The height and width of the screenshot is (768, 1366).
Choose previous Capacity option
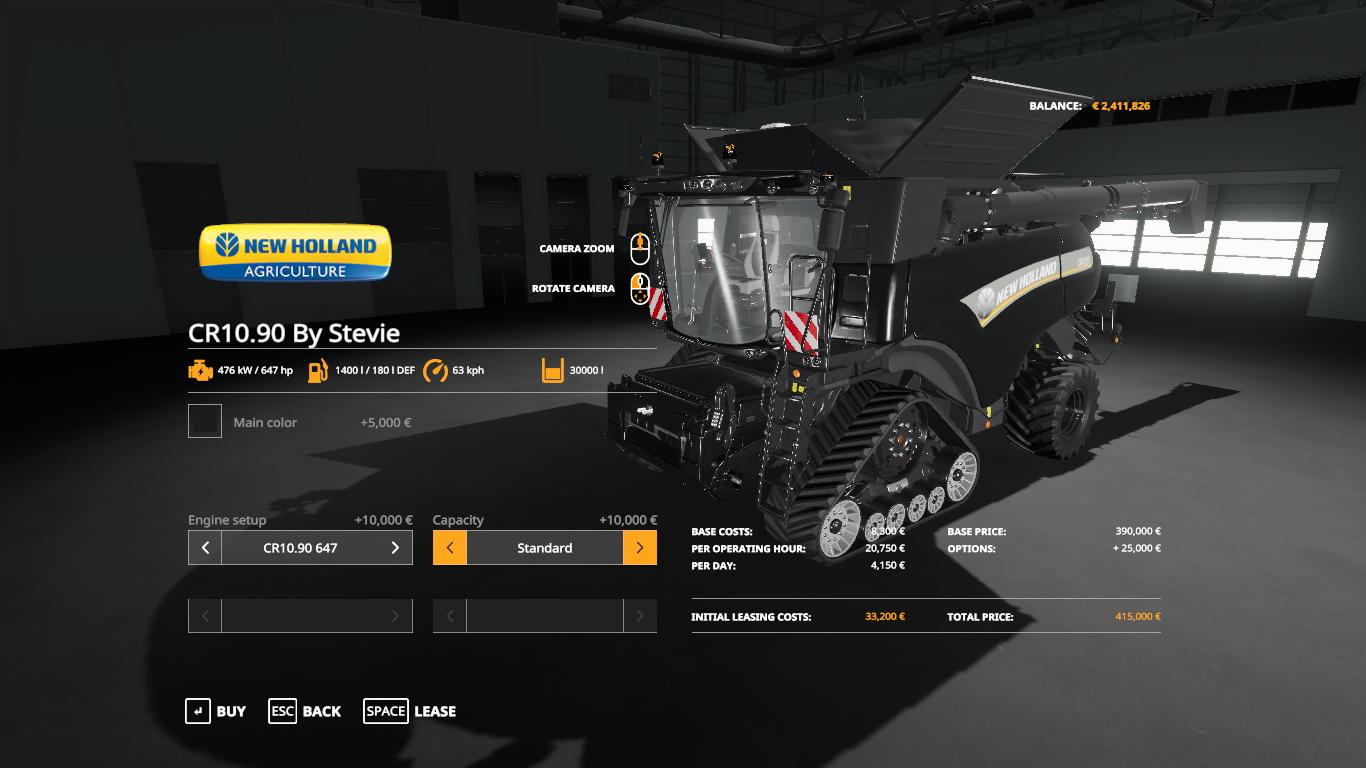tap(450, 548)
